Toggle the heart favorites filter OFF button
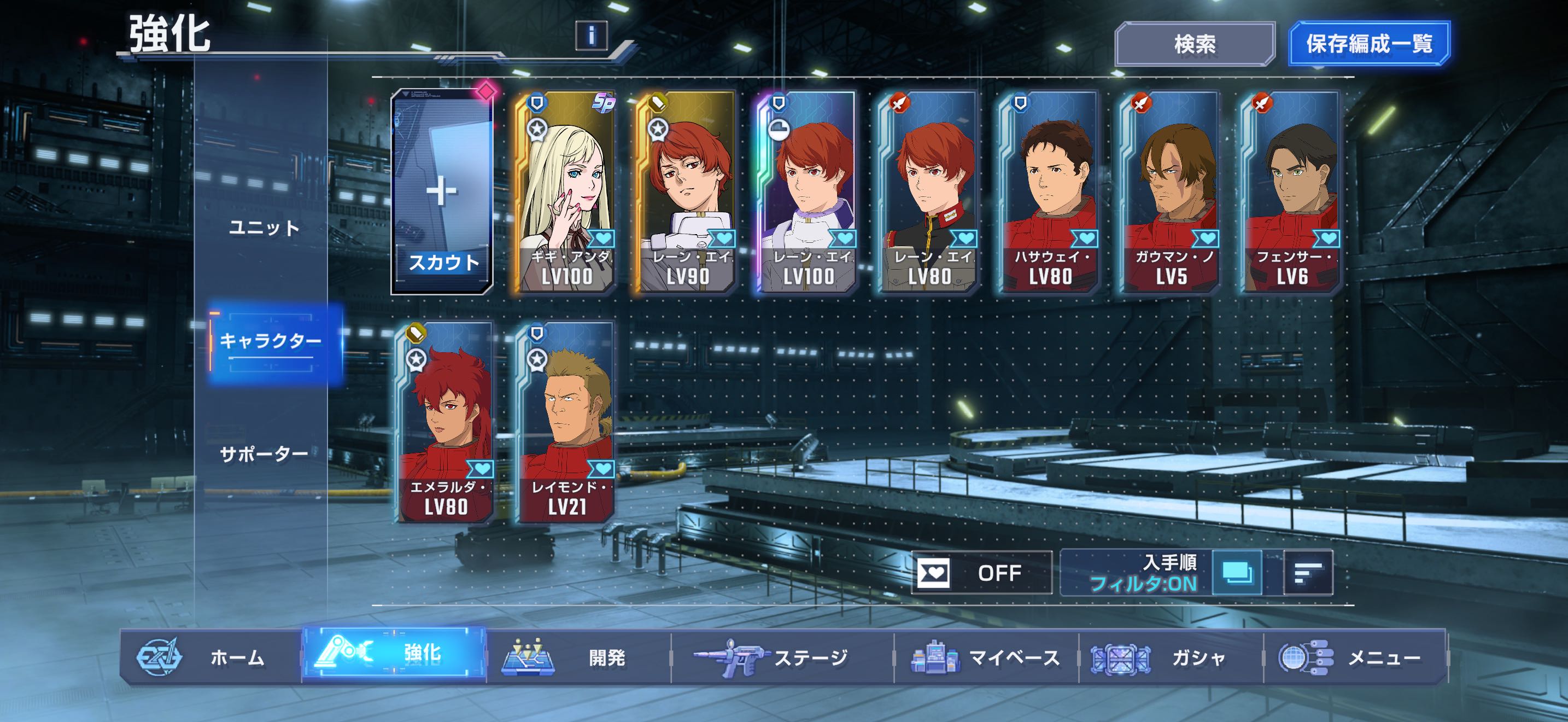Screen dimensions: 1568x722 point(981,573)
